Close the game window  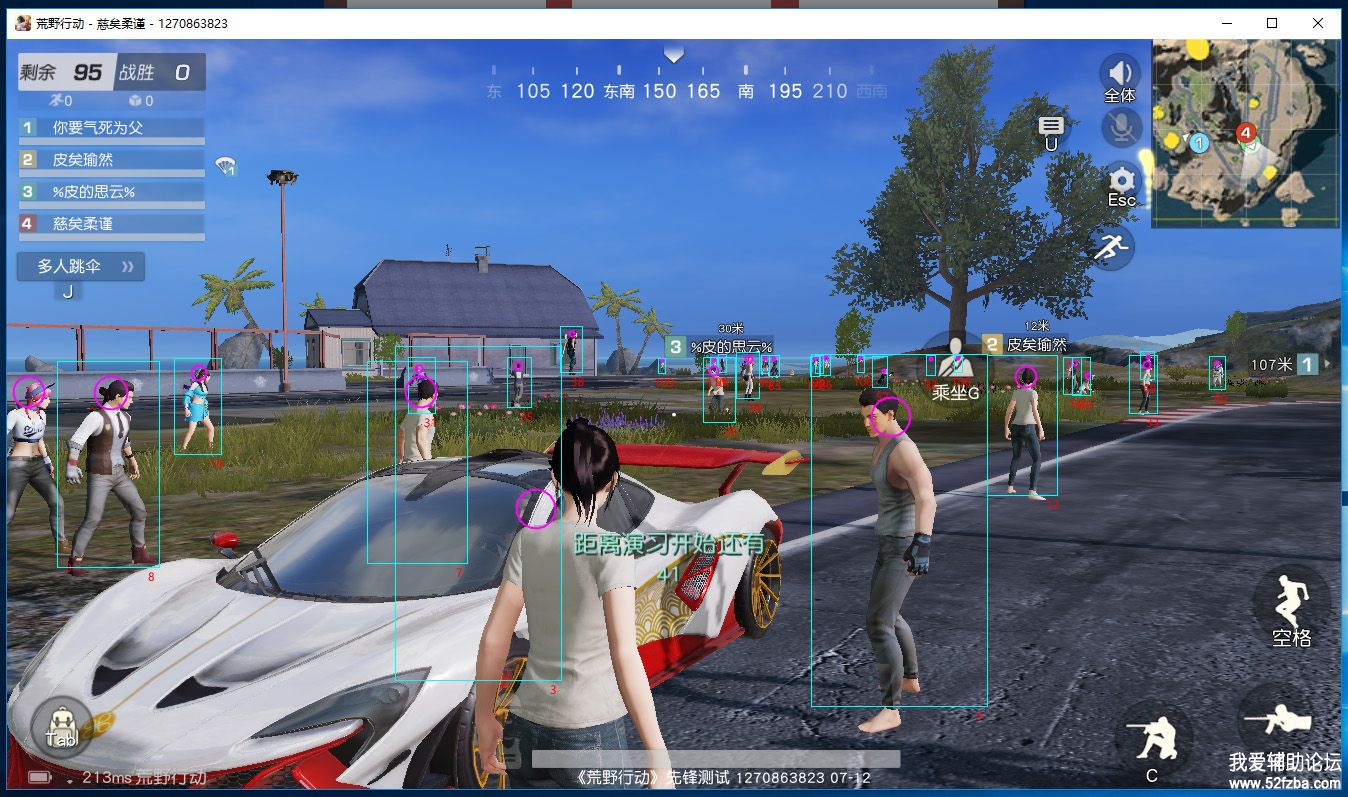pos(1317,23)
